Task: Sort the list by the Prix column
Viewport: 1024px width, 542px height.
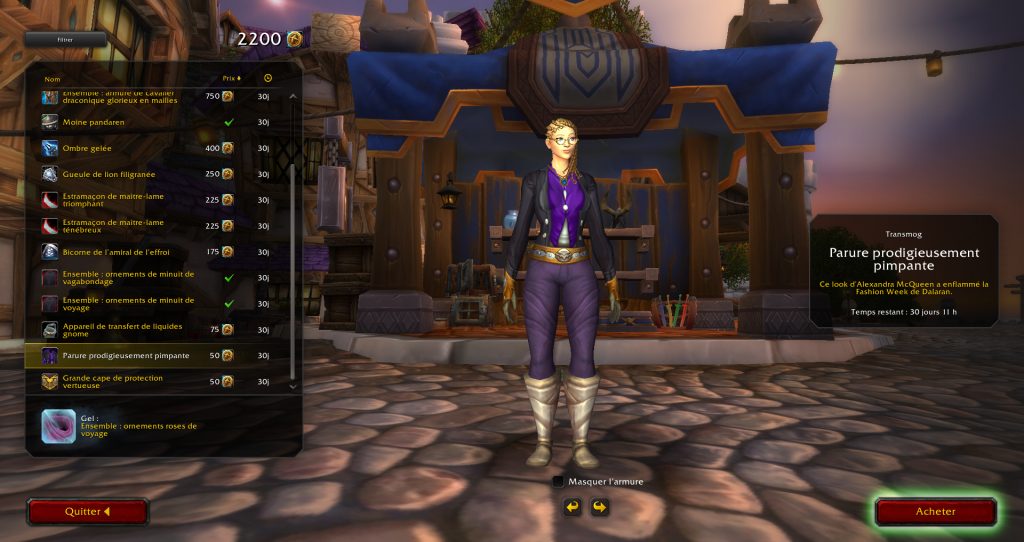Action: tap(228, 78)
